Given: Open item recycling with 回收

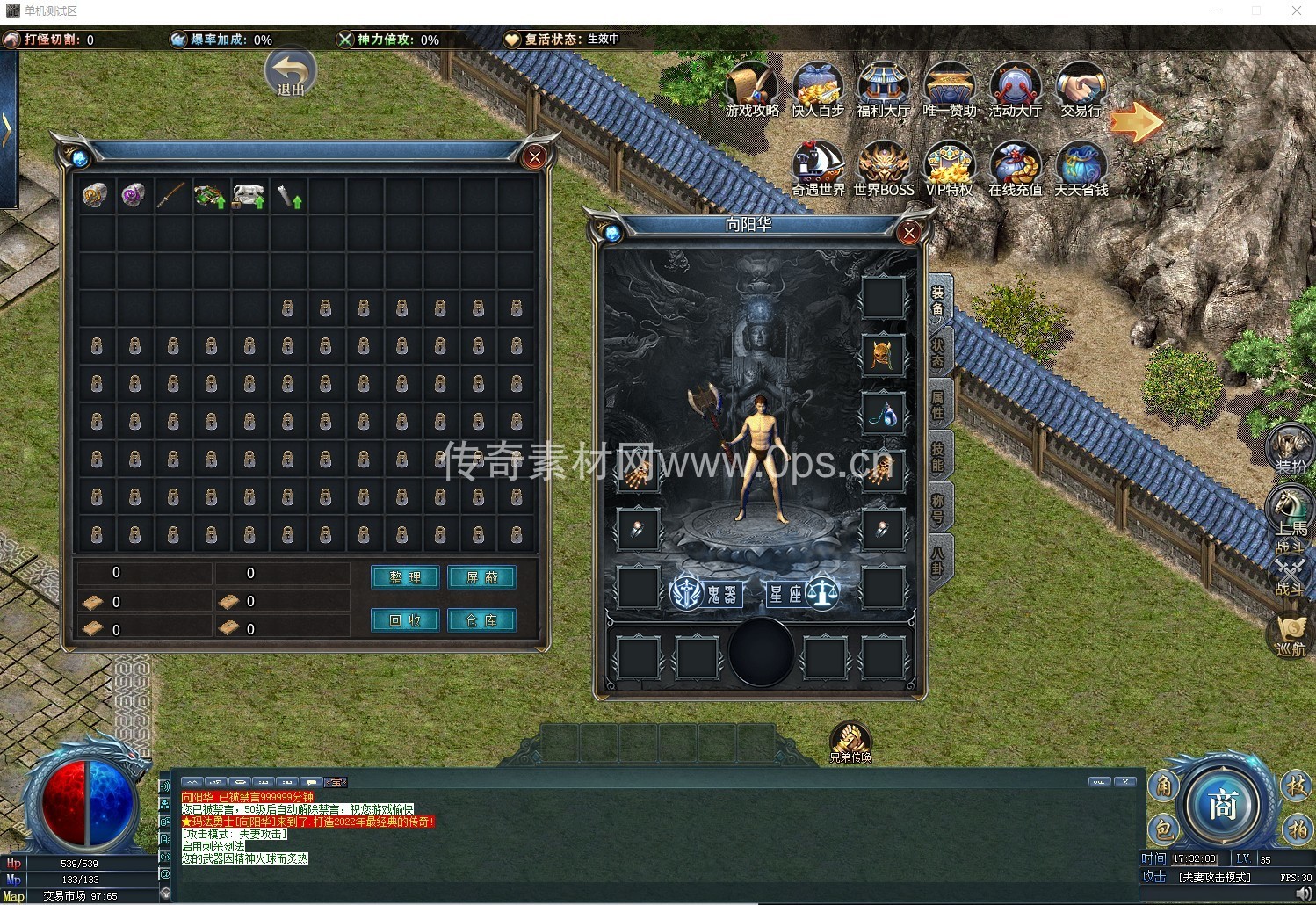Looking at the screenshot, I should click(405, 620).
